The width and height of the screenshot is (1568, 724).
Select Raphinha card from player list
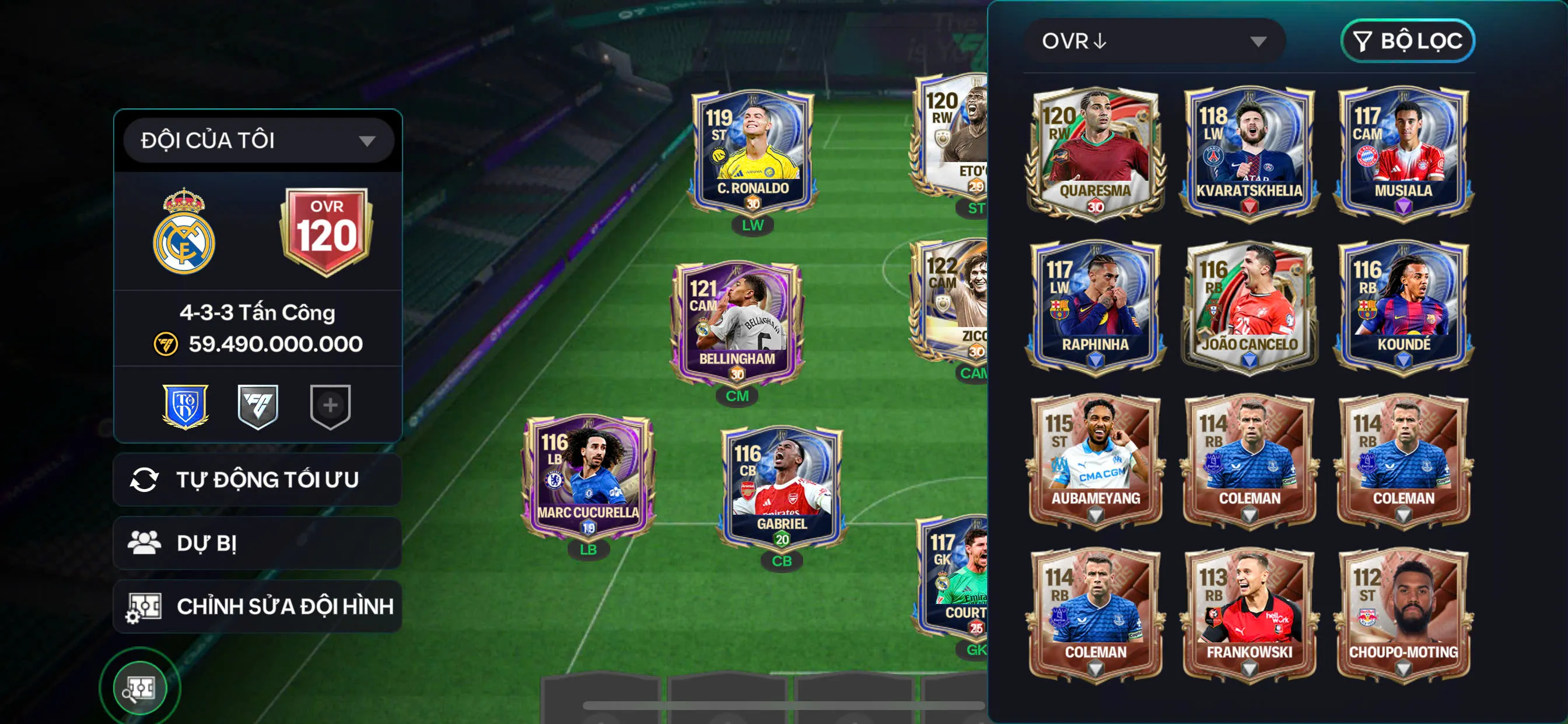(1095, 307)
